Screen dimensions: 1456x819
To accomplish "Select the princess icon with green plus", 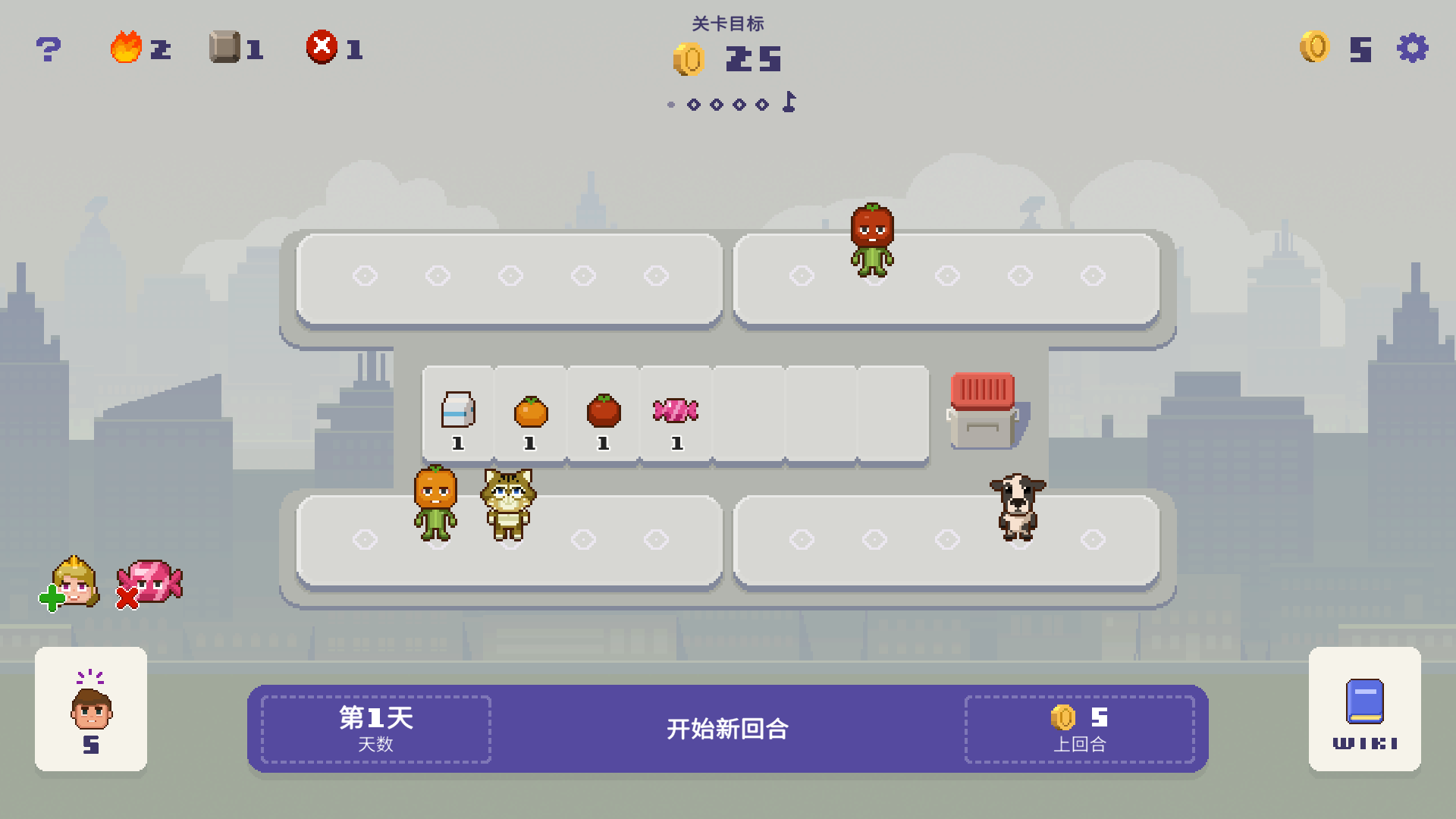I will 72,582.
